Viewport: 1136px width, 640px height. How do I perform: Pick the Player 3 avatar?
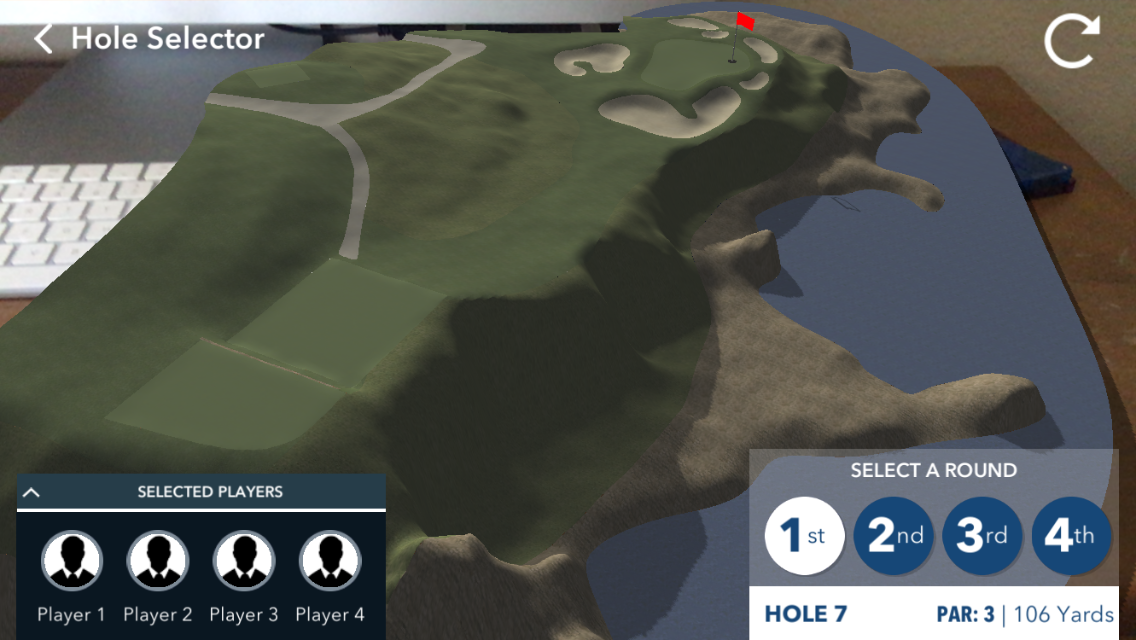[x=244, y=561]
